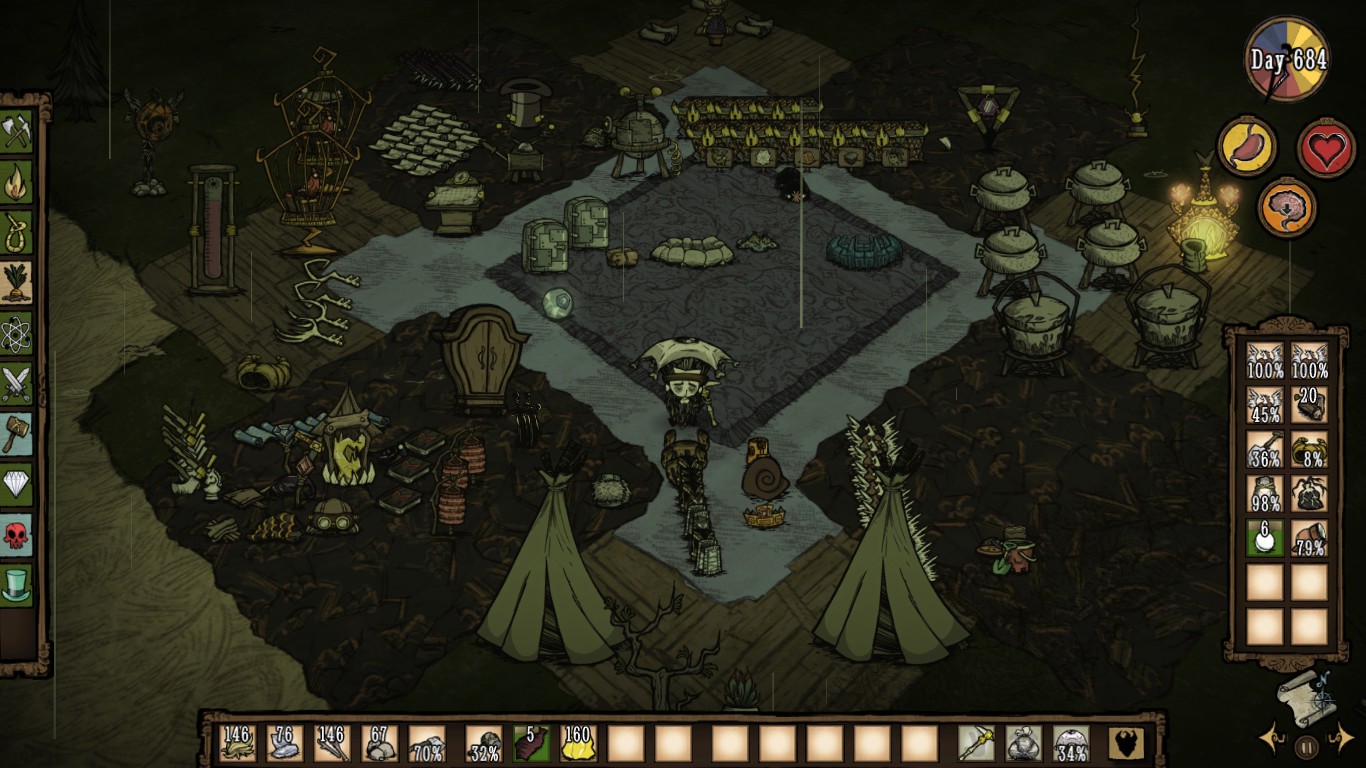Select the Food farming crafting tab
Screen dimensions: 1366x768
pos(17,284)
